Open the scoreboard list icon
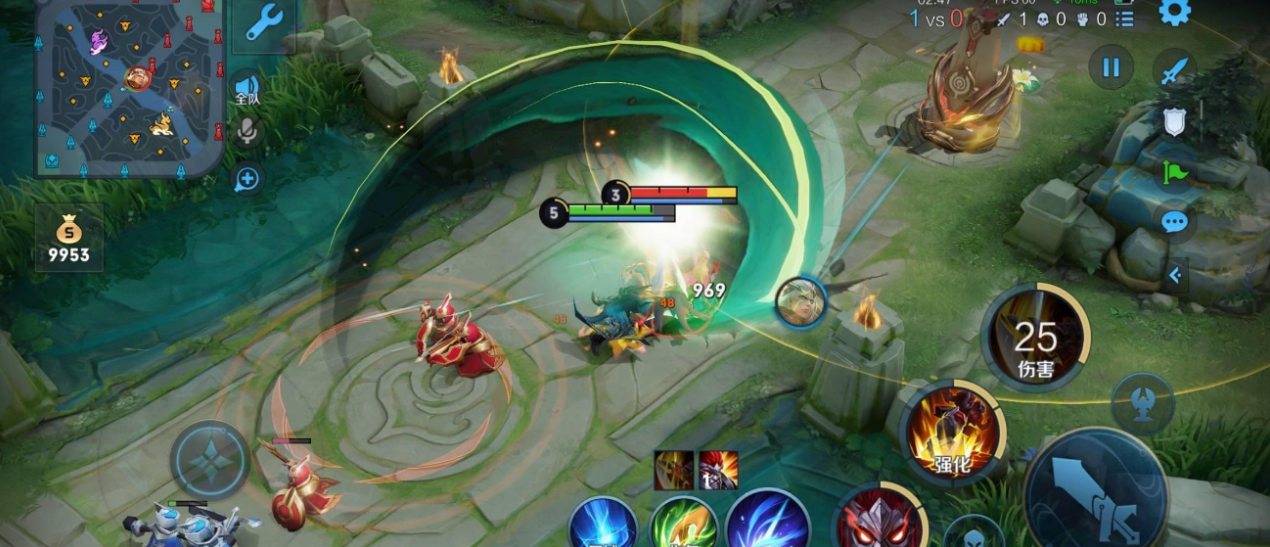Screen dimensions: 1270x547 pyautogui.click(x=1125, y=19)
